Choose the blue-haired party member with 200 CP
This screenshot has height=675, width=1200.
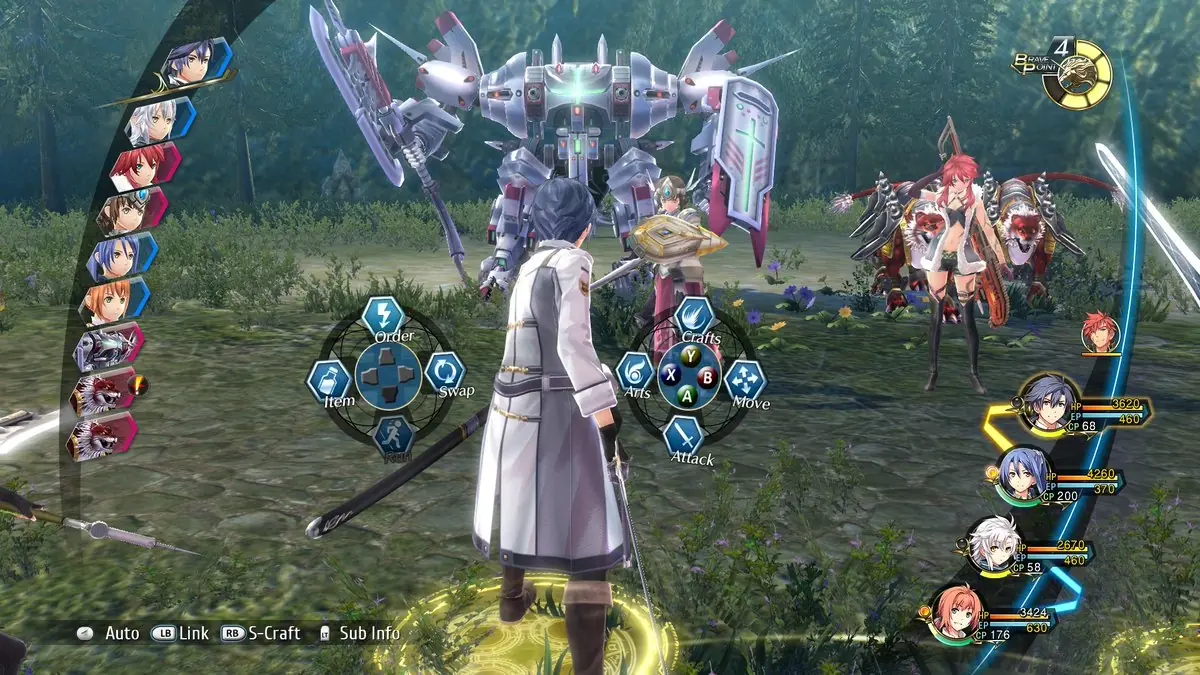pos(1023,471)
